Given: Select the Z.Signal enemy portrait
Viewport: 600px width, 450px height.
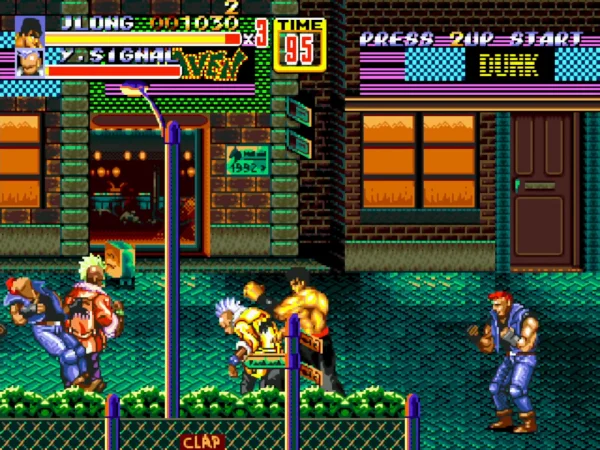Looking at the screenshot, I should point(30,62).
